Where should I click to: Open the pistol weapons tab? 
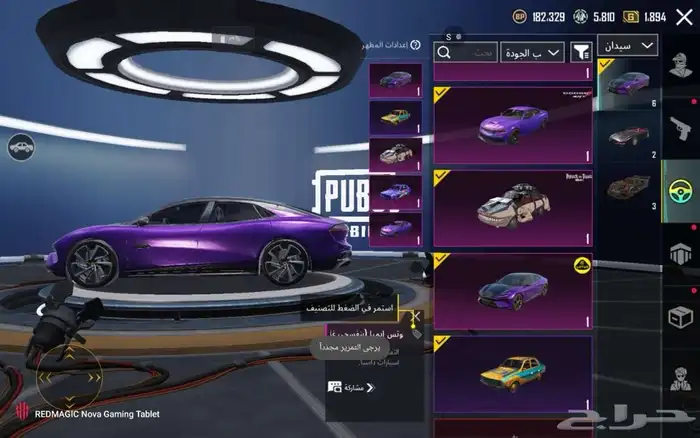click(x=681, y=126)
